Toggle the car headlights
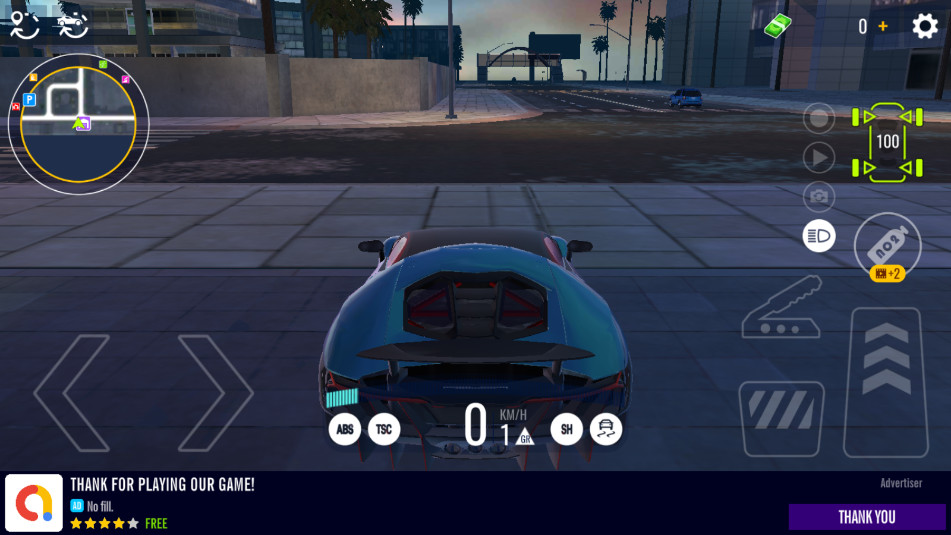This screenshot has width=951, height=535. point(819,236)
